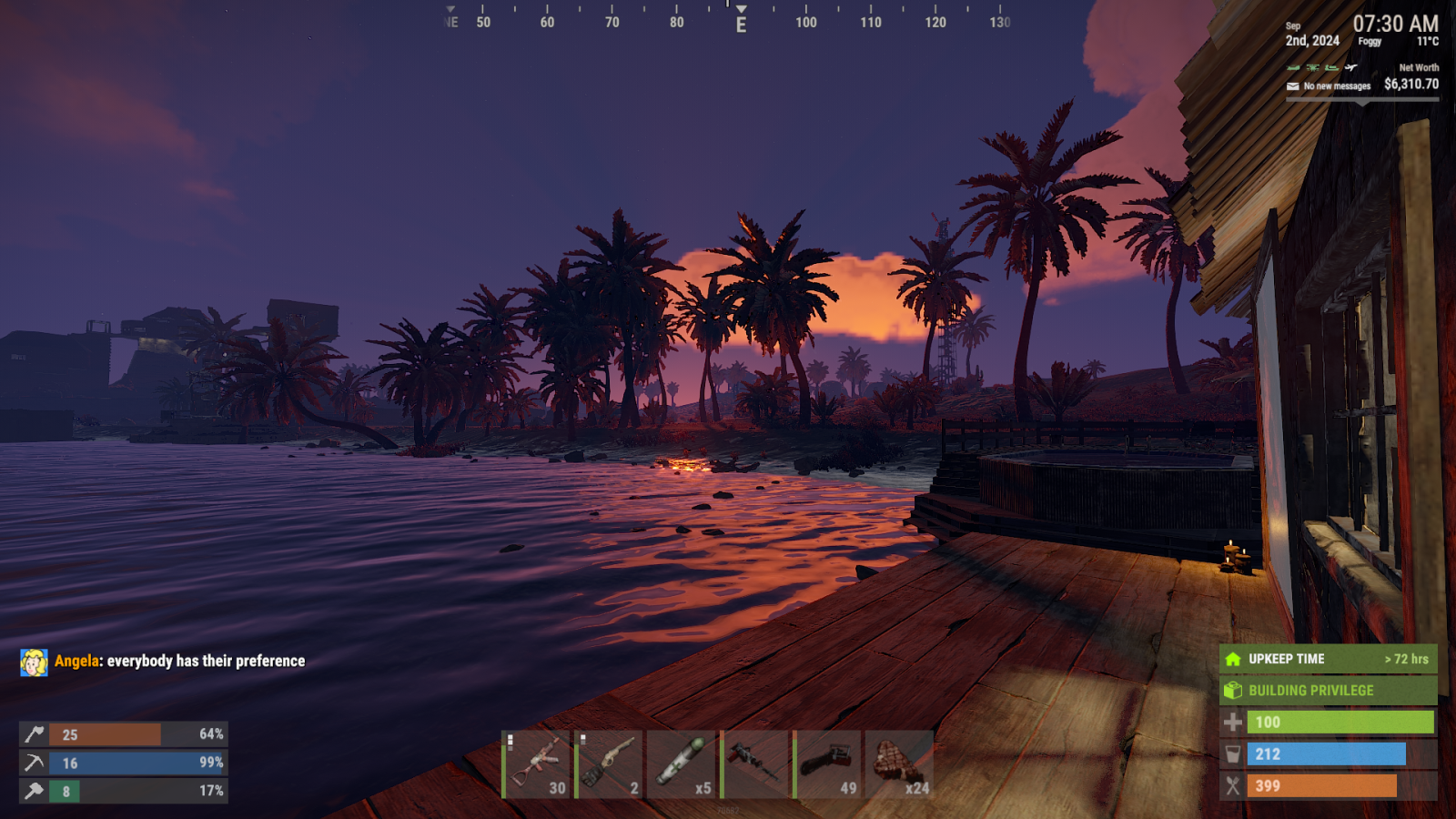Click the Upkeep Time status panel
Viewport: 1456px width, 819px height.
tap(1328, 659)
